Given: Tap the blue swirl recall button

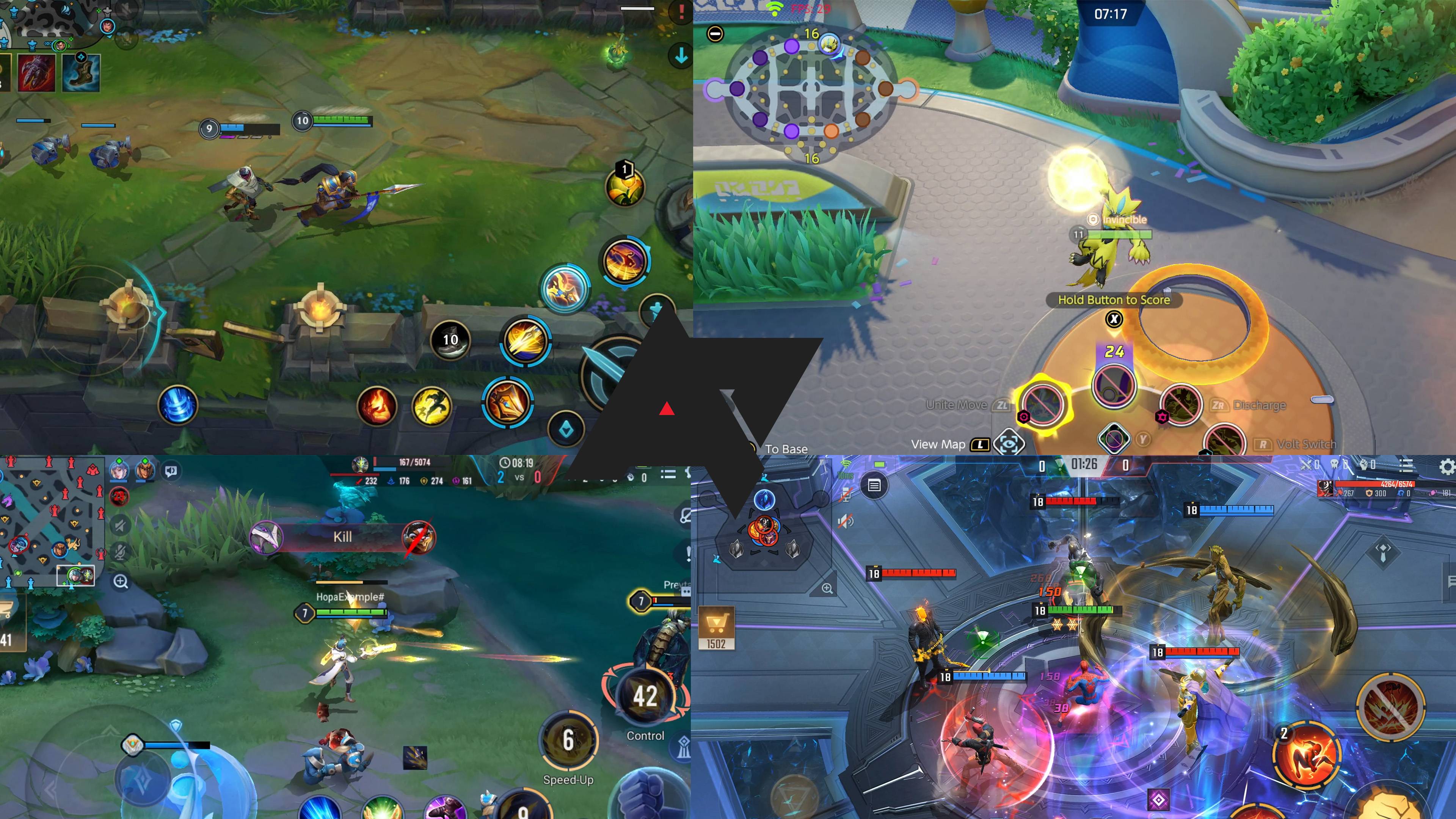Looking at the screenshot, I should click(x=177, y=405).
